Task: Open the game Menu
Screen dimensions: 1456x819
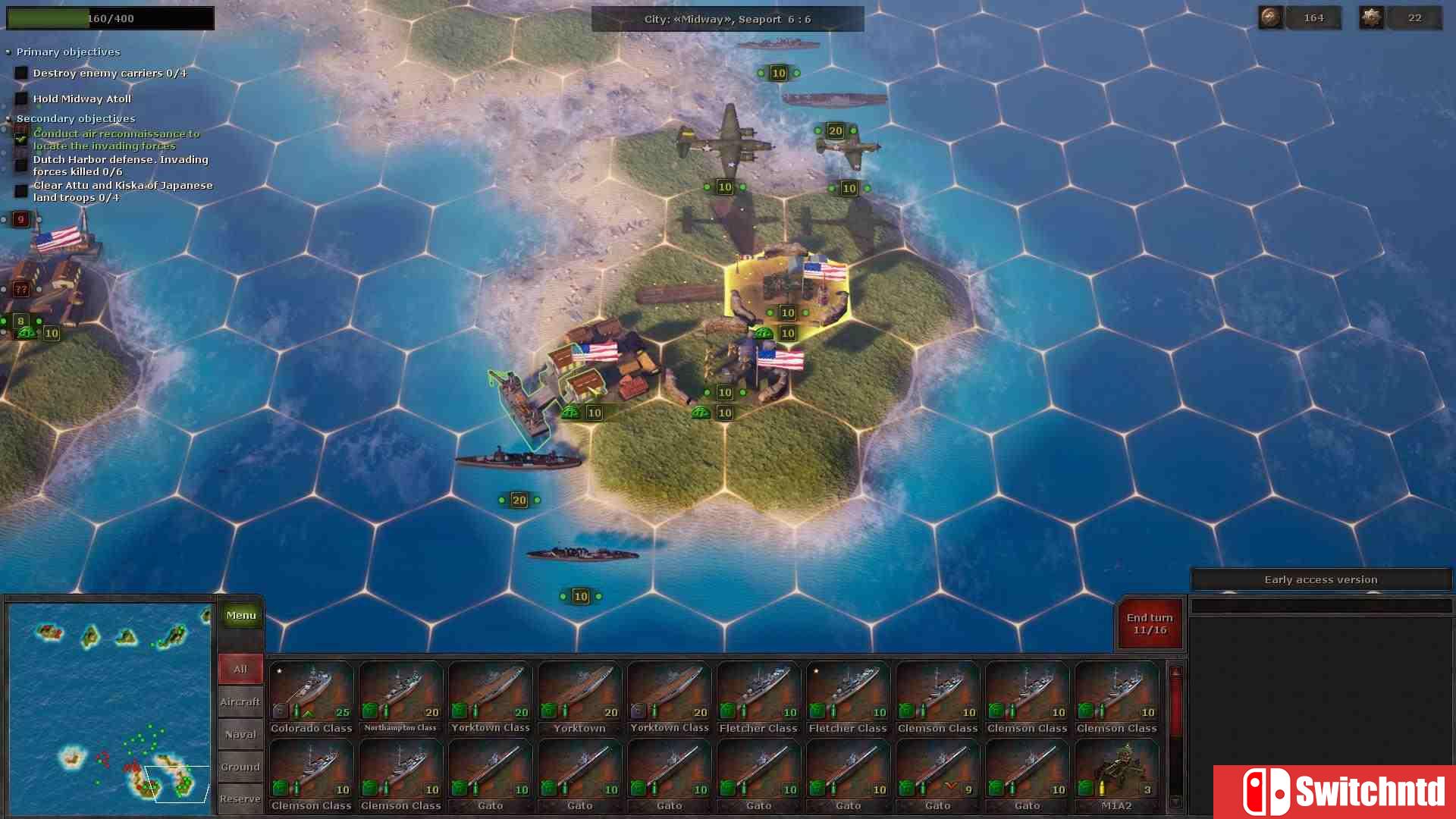Action: 240,615
